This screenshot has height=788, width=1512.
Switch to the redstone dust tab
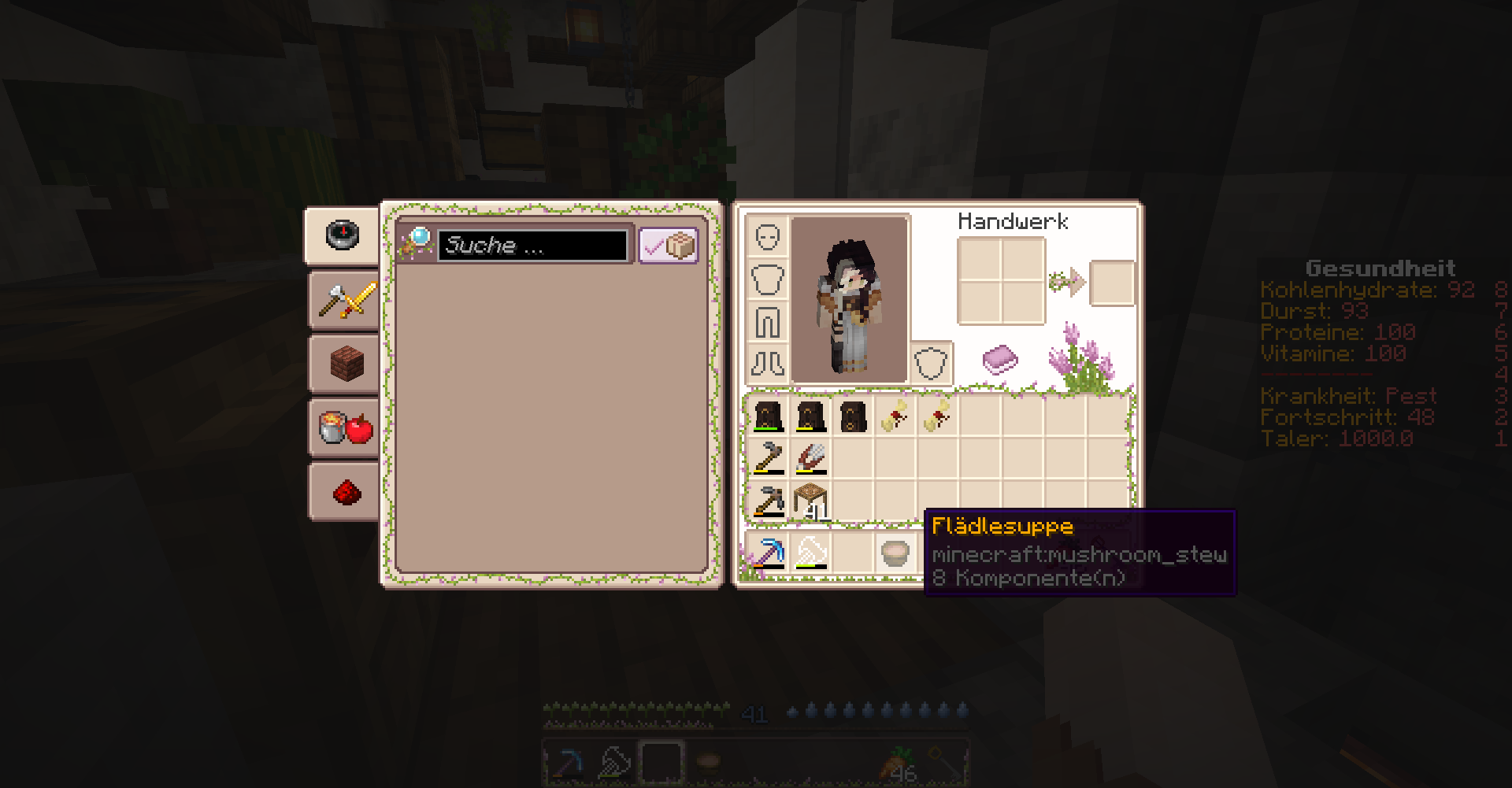pyautogui.click(x=345, y=492)
